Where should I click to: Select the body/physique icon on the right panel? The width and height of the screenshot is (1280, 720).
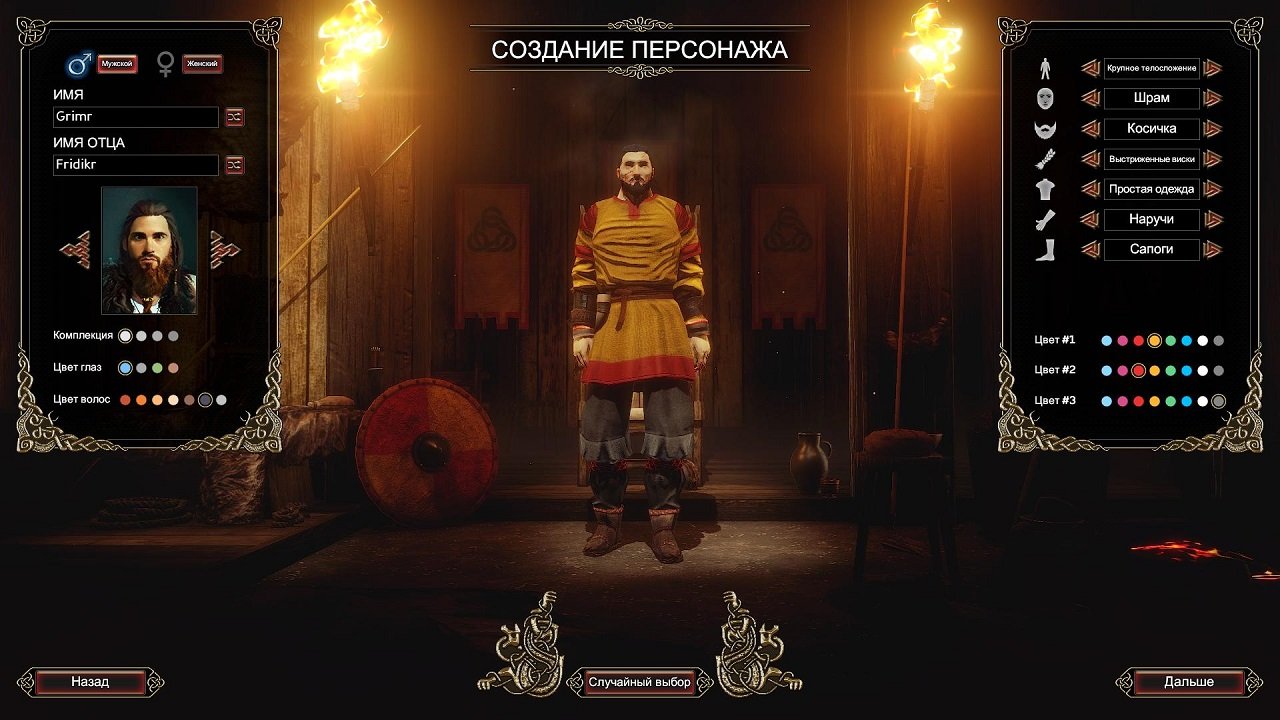tap(1046, 69)
